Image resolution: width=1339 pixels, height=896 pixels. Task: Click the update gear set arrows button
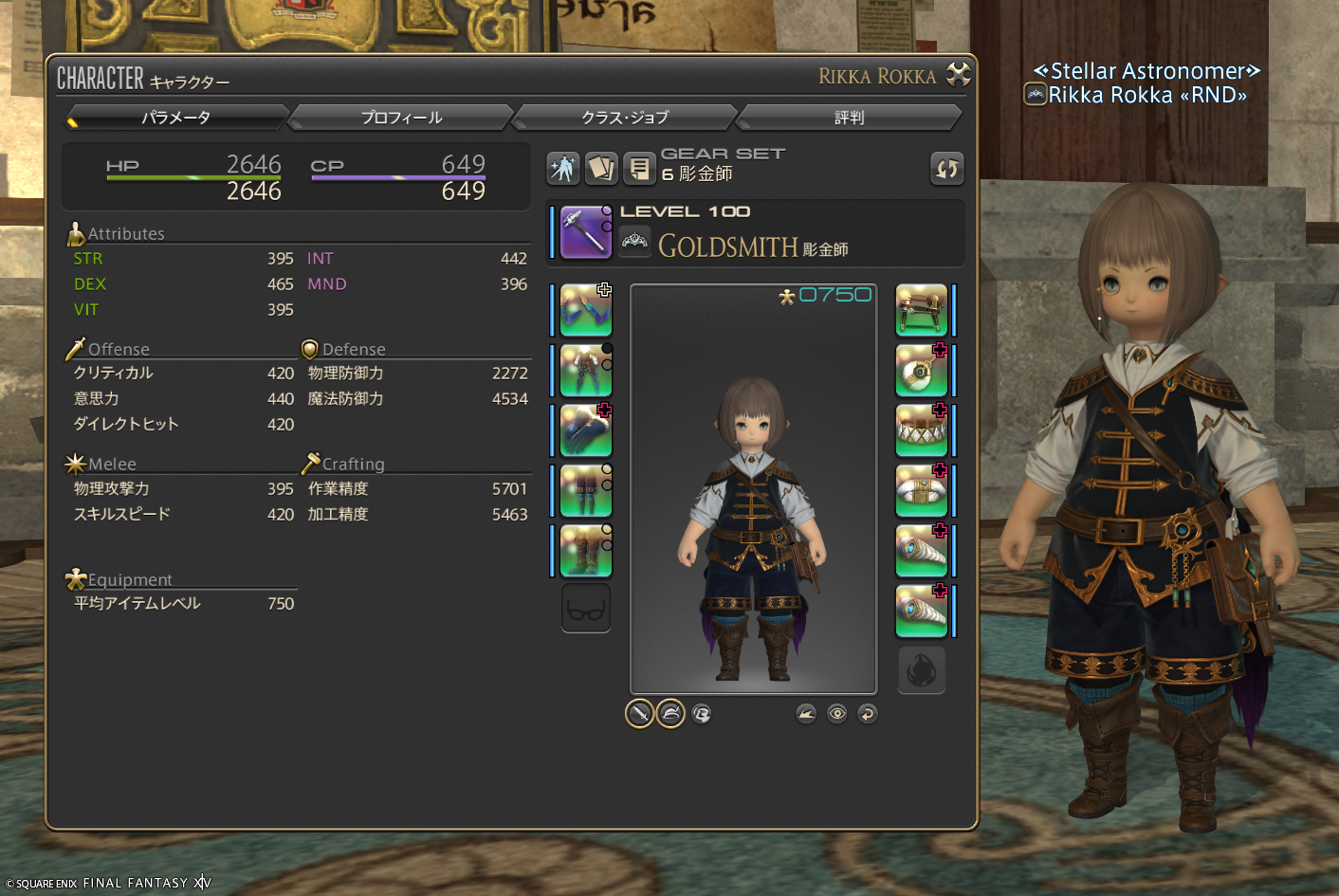pyautogui.click(x=946, y=169)
